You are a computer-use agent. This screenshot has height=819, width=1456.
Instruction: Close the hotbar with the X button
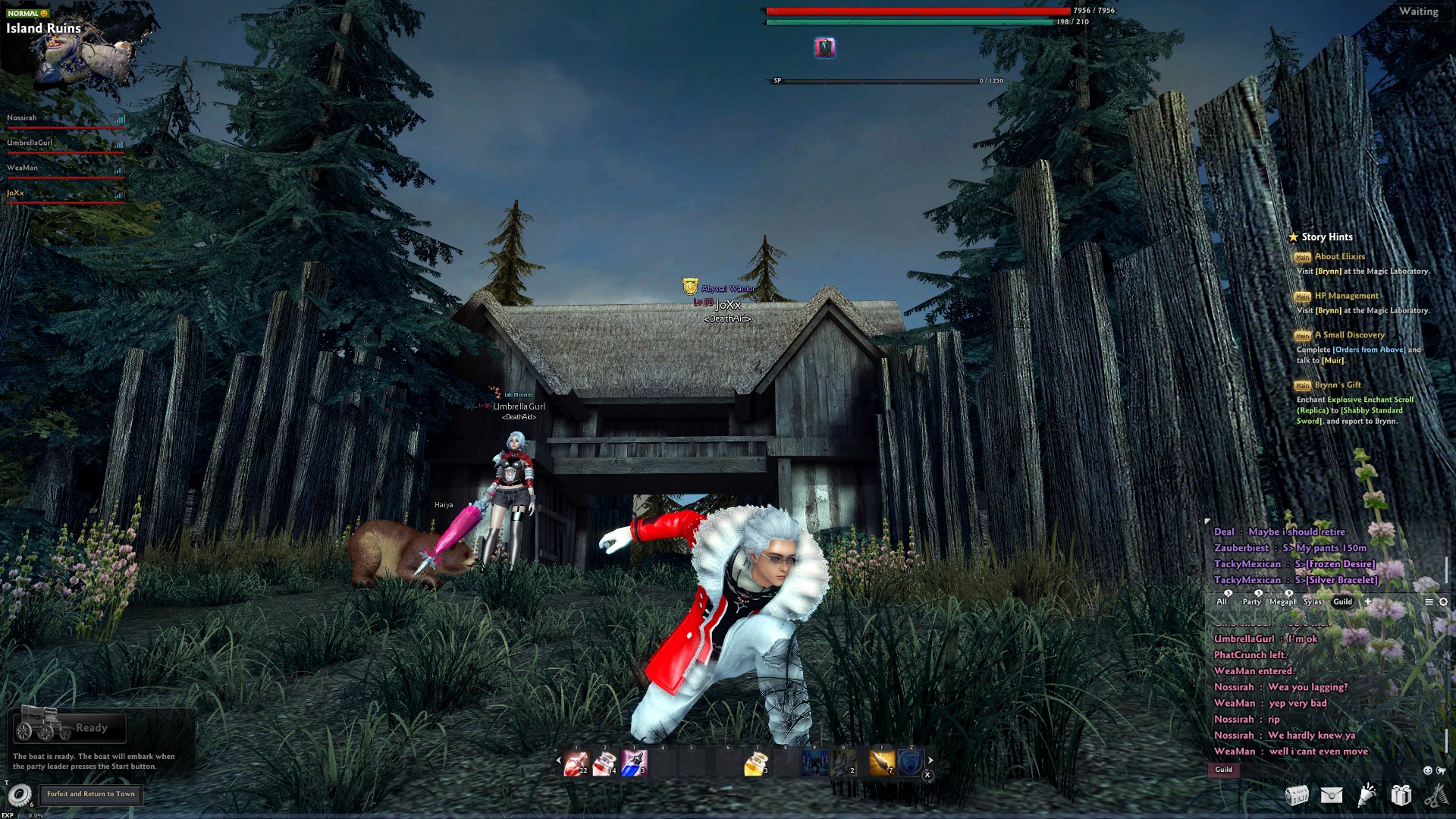pos(927,775)
